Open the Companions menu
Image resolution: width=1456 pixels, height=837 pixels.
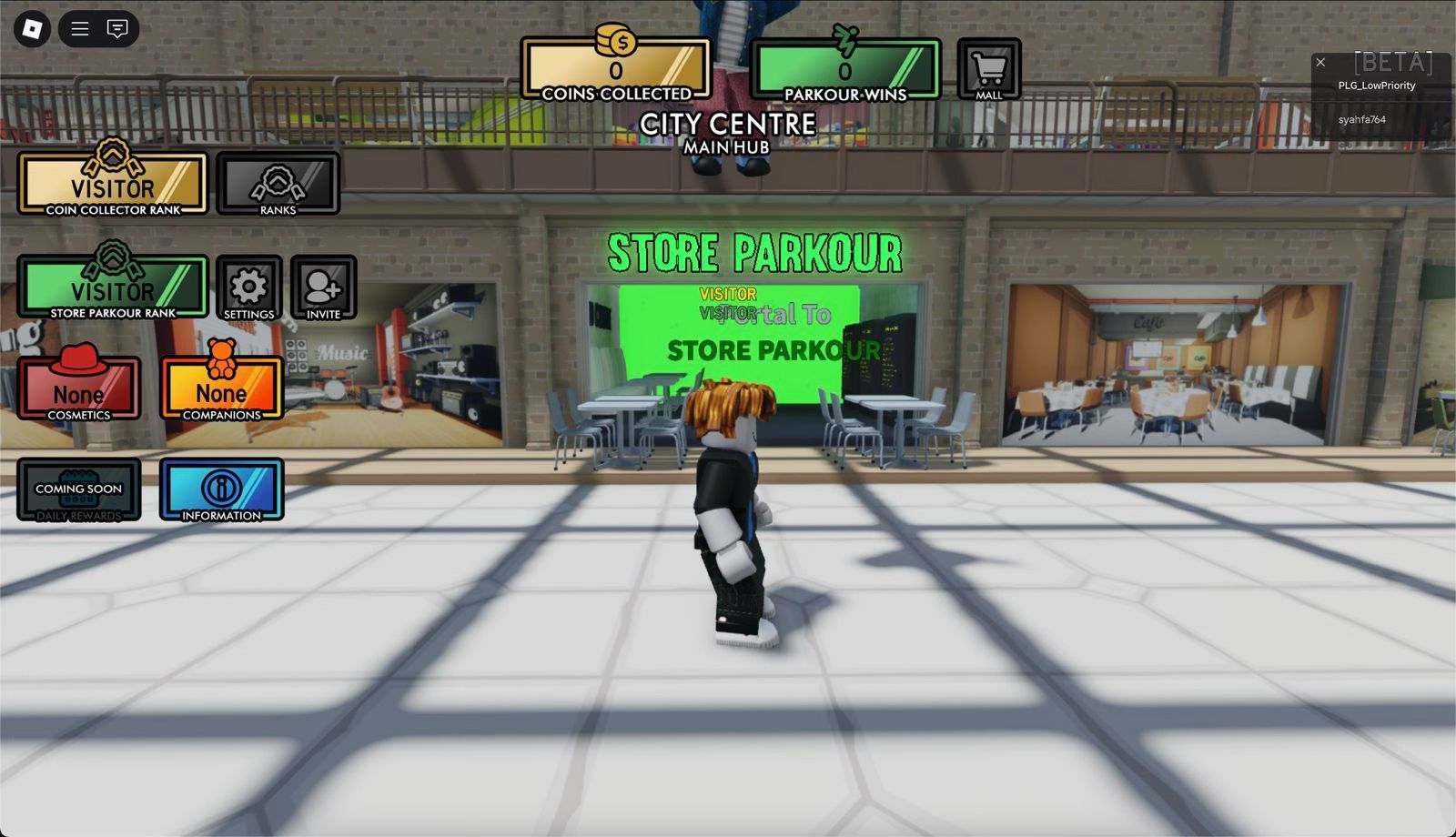pos(221,388)
